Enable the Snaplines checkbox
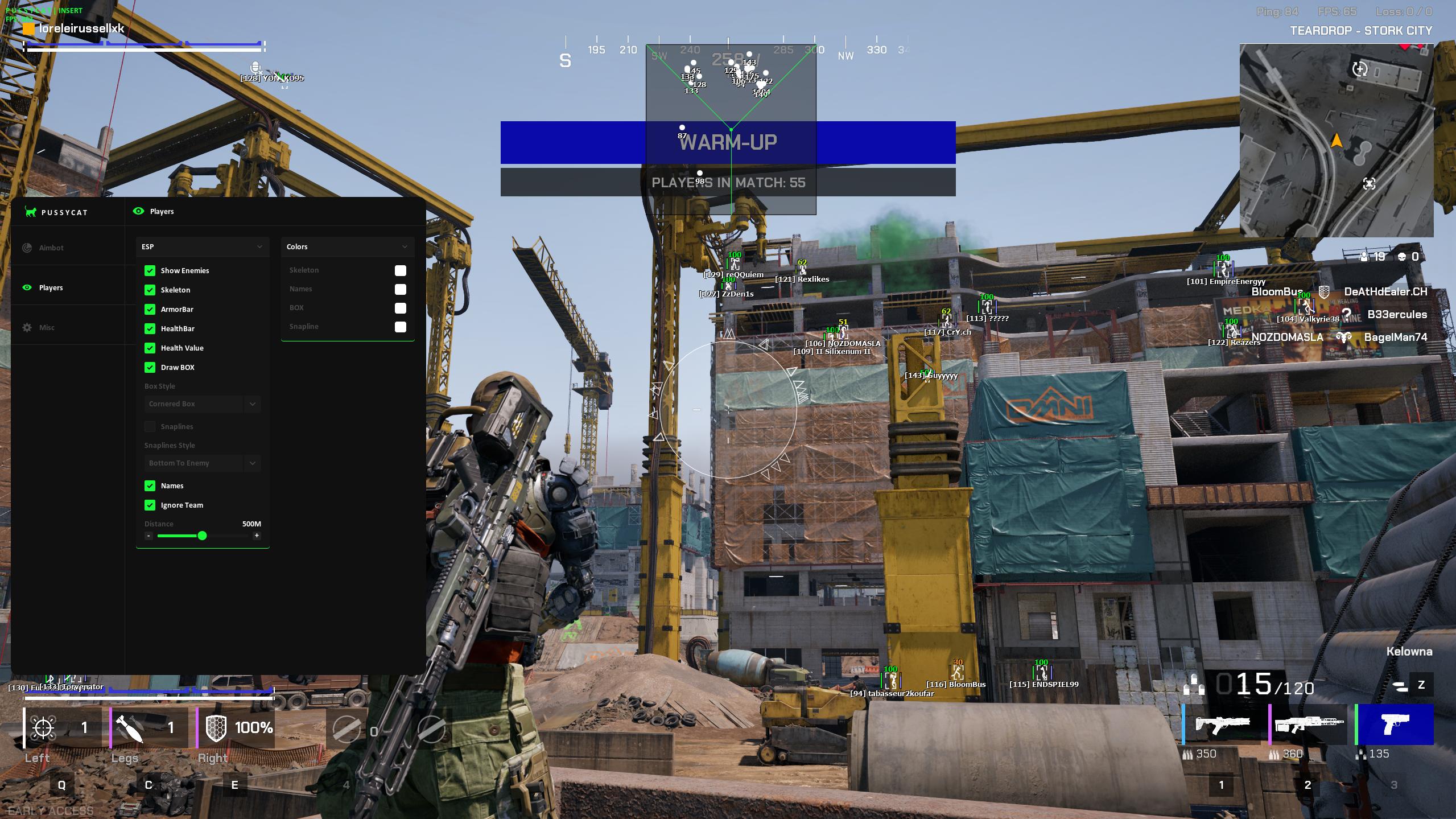 pos(150,426)
